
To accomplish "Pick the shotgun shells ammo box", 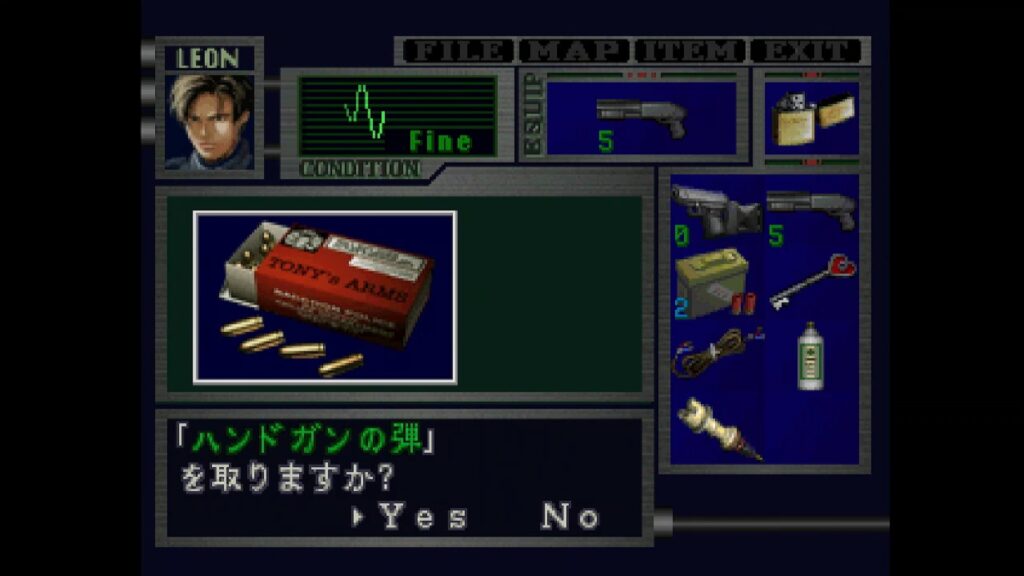I will (716, 284).
